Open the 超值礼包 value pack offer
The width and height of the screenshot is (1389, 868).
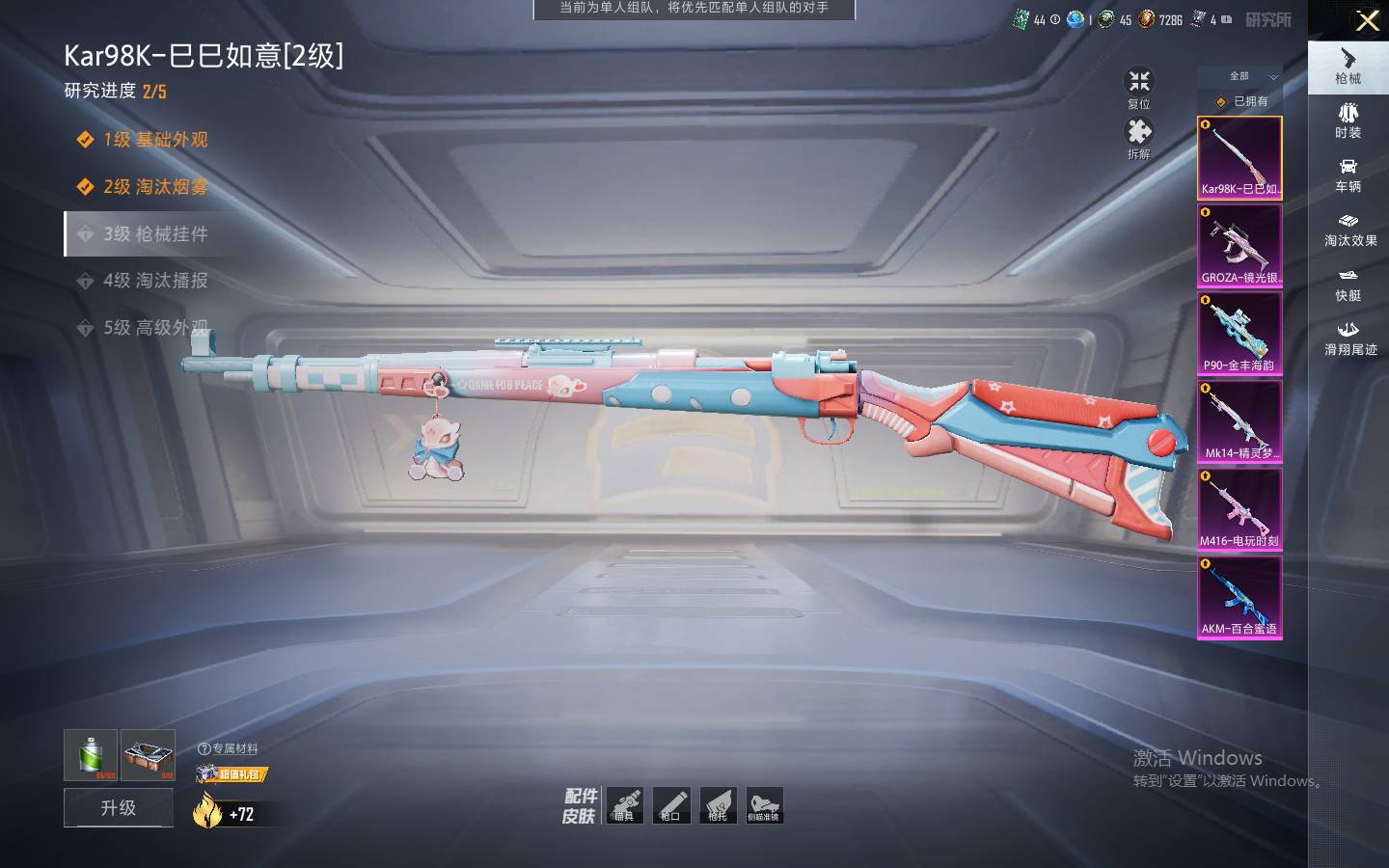tap(231, 773)
